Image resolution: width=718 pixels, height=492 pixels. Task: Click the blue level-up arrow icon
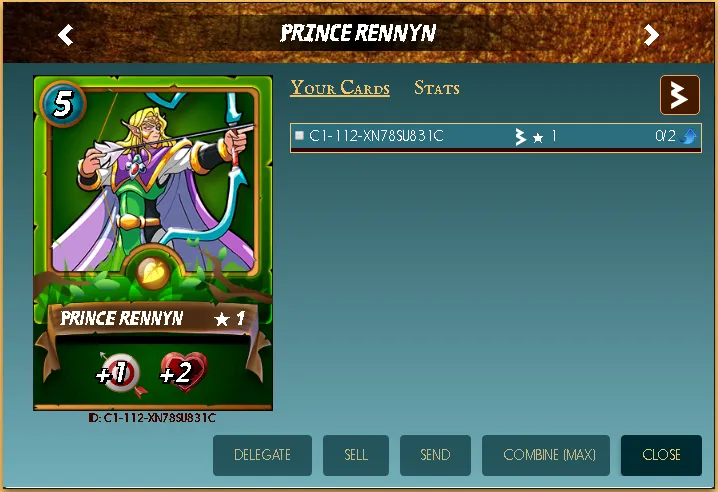pyautogui.click(x=689, y=137)
